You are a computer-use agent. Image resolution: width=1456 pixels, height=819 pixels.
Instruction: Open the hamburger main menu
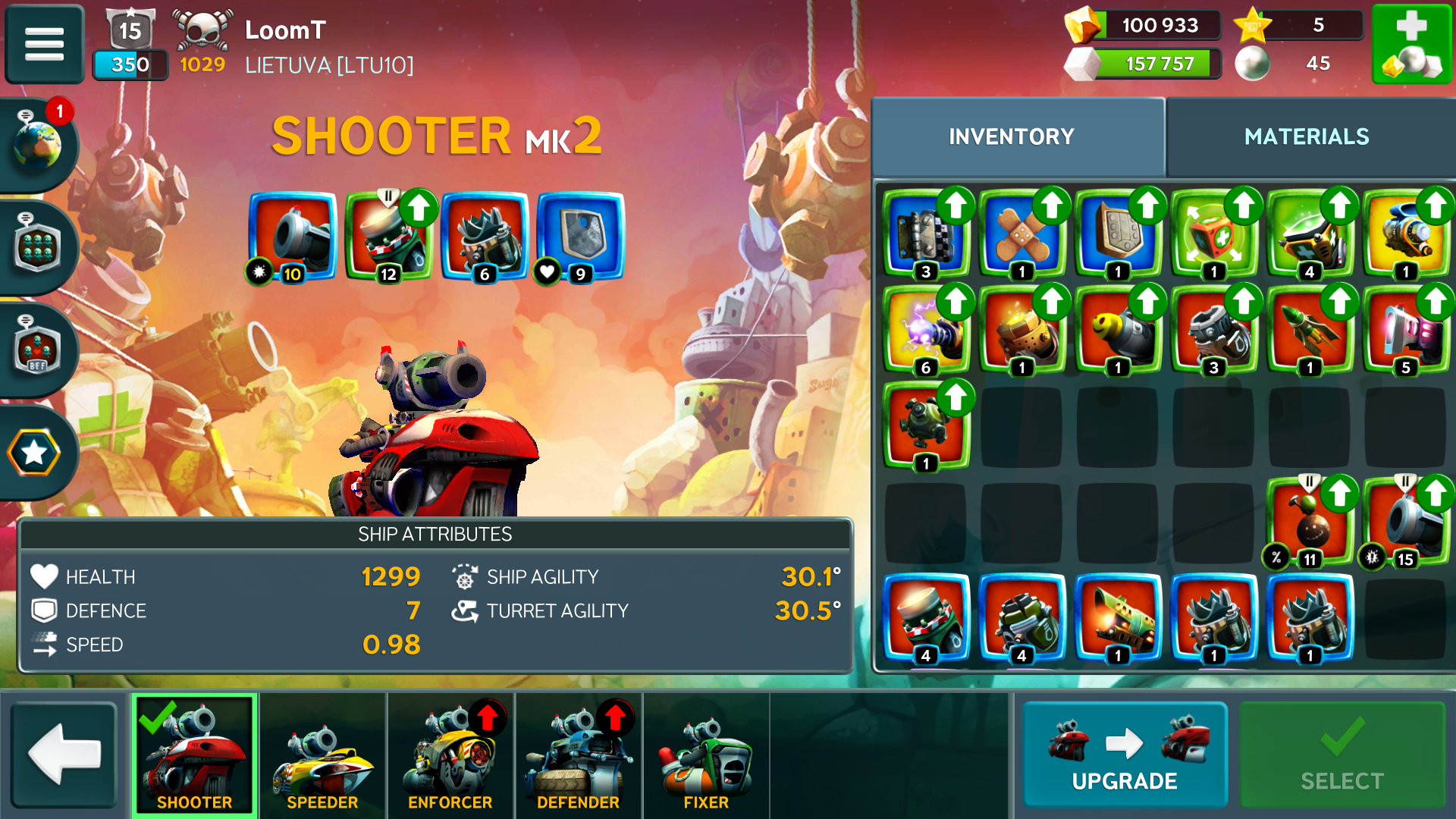[44, 44]
